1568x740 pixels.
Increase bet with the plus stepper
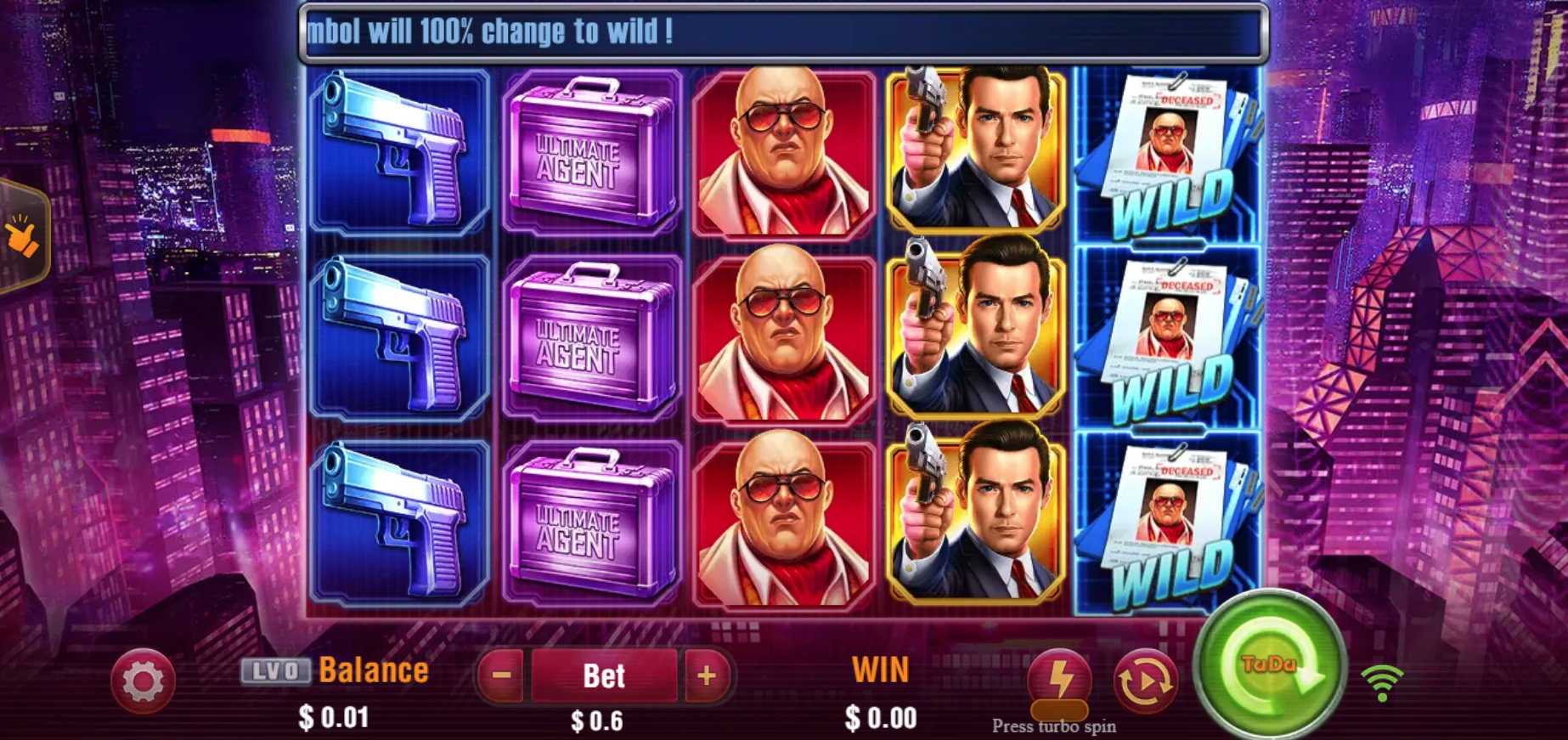click(x=708, y=675)
